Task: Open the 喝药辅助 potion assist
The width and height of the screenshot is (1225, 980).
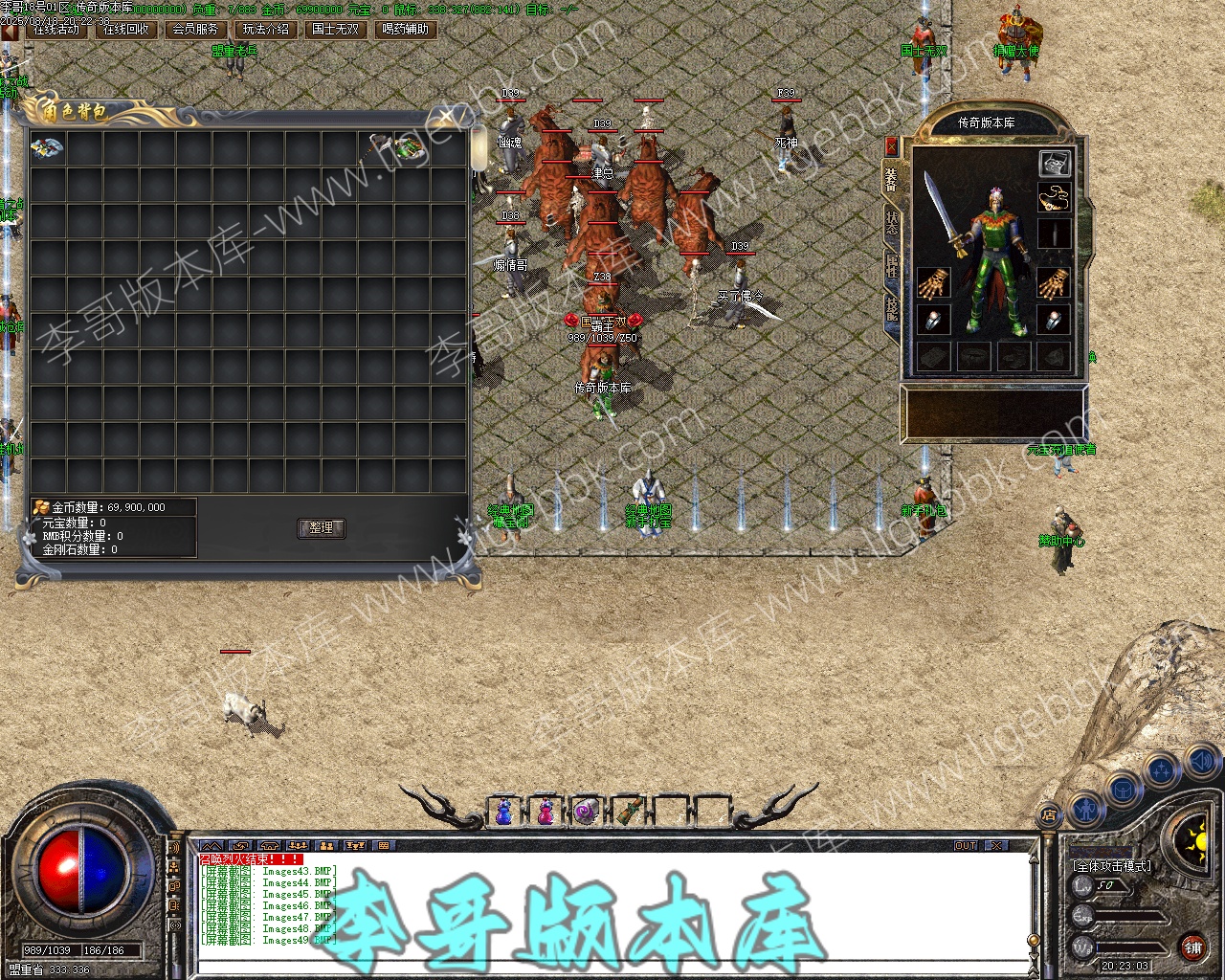Action: point(406,30)
